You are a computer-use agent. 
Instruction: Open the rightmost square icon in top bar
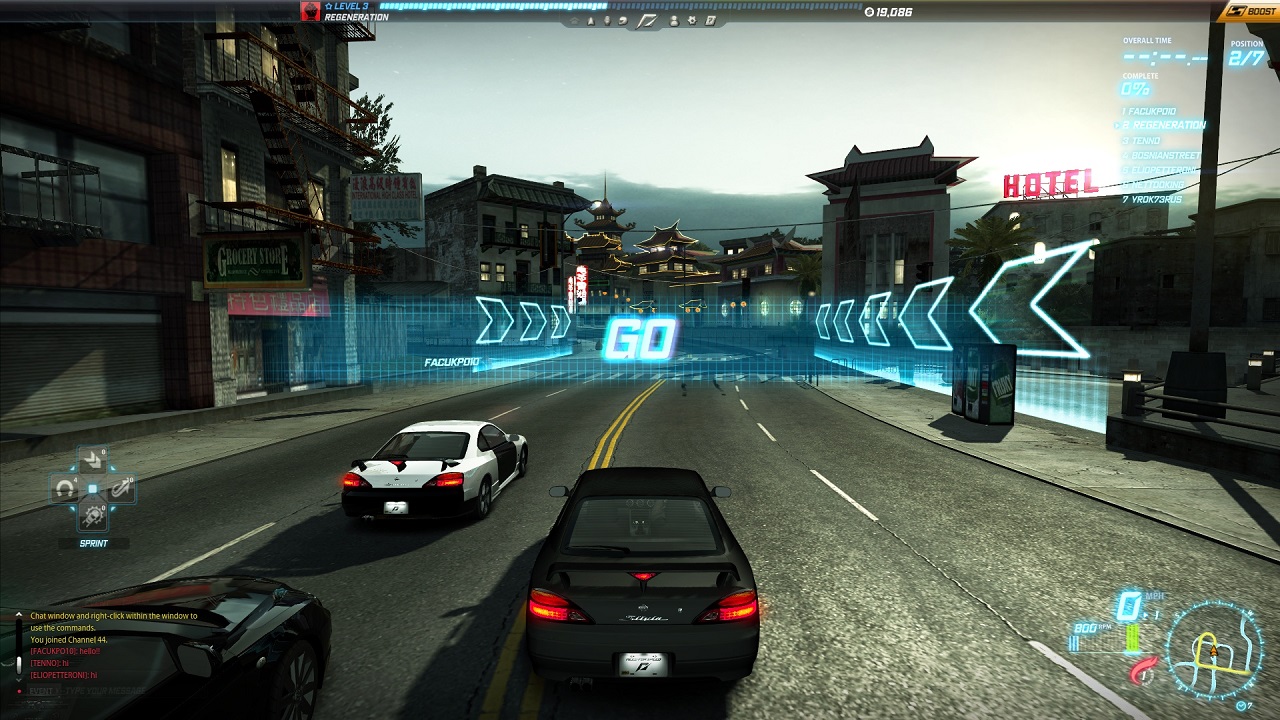point(710,20)
